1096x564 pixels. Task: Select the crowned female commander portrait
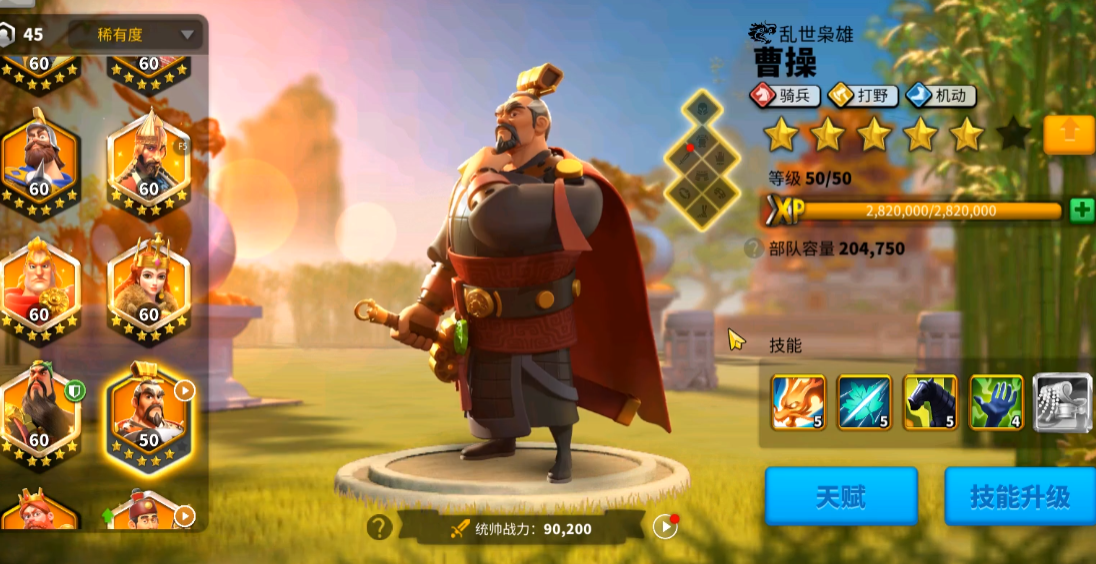148,288
